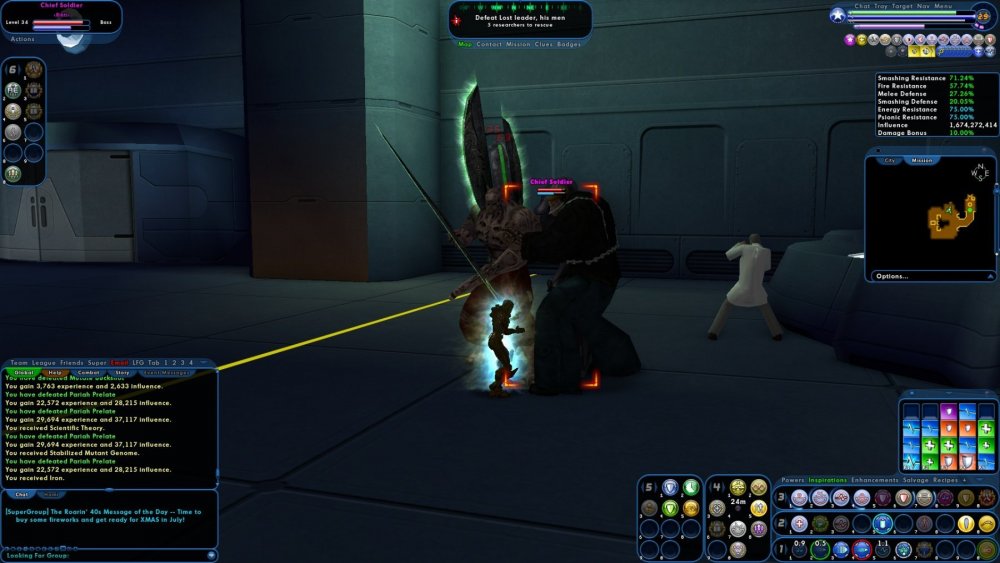Open the LFG panel
Image resolution: width=1000 pixels, height=563 pixels.
pos(138,362)
